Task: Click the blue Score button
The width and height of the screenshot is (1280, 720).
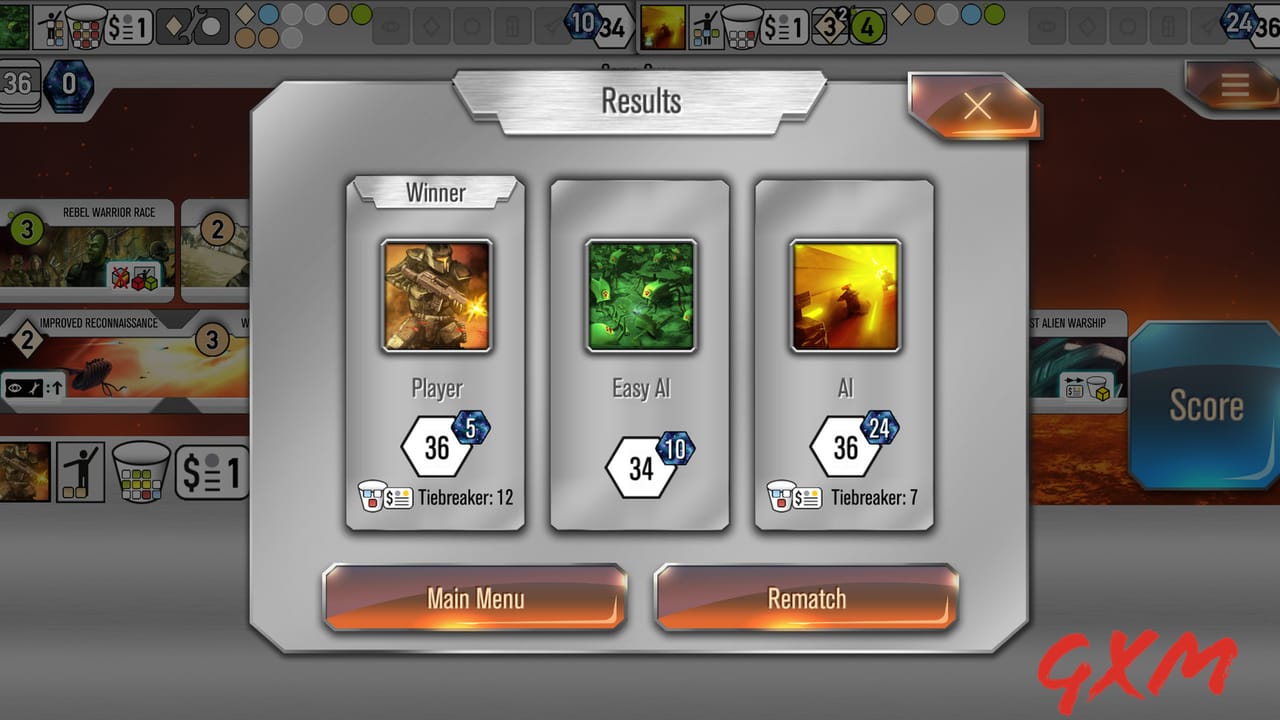Action: (x=1207, y=407)
